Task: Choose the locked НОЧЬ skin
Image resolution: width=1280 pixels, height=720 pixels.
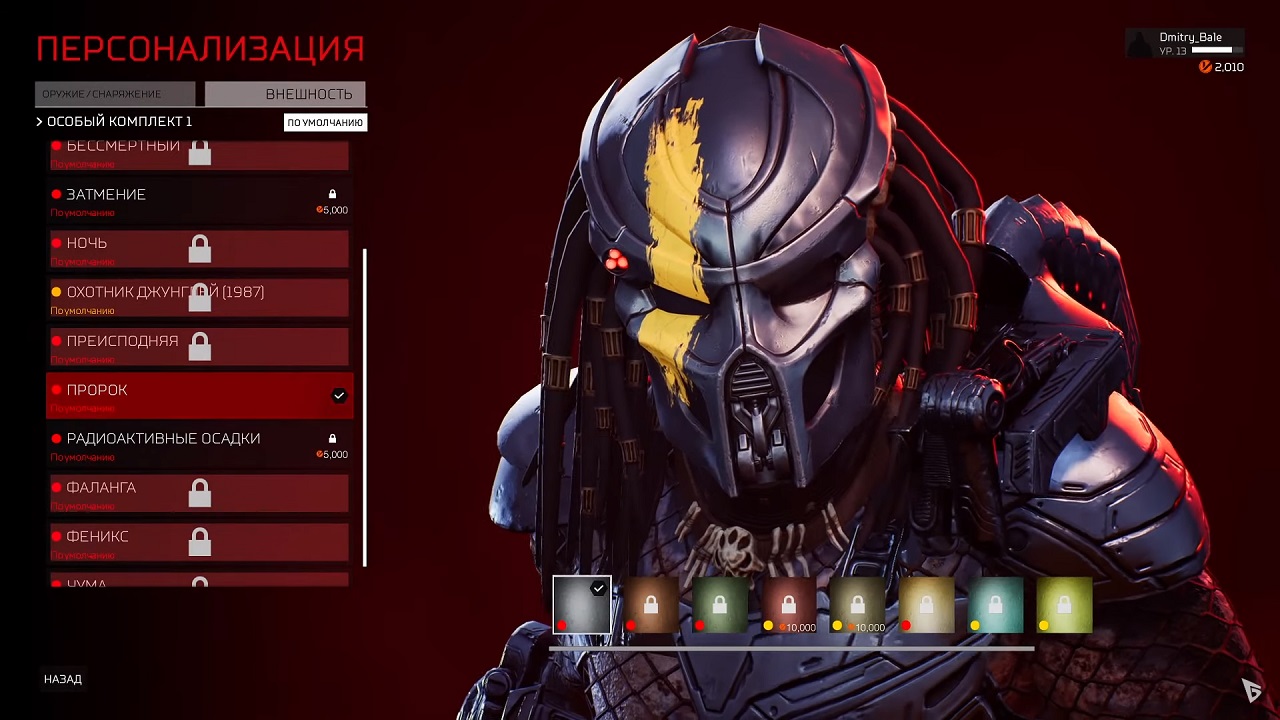Action: pyautogui.click(x=199, y=249)
